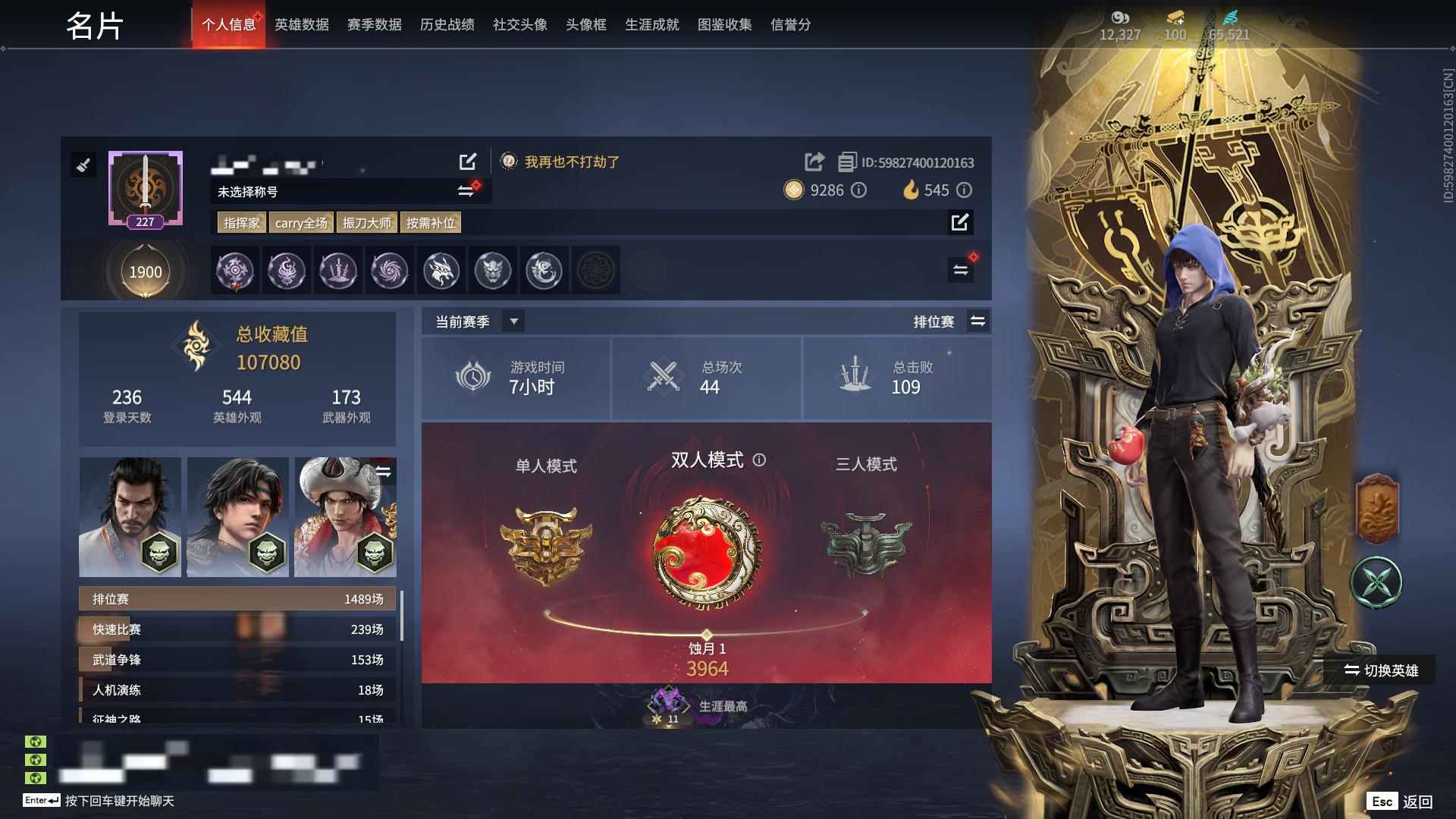Image resolution: width=1456 pixels, height=819 pixels.
Task: Open the 当前赛季 season dropdown
Action: (x=513, y=322)
